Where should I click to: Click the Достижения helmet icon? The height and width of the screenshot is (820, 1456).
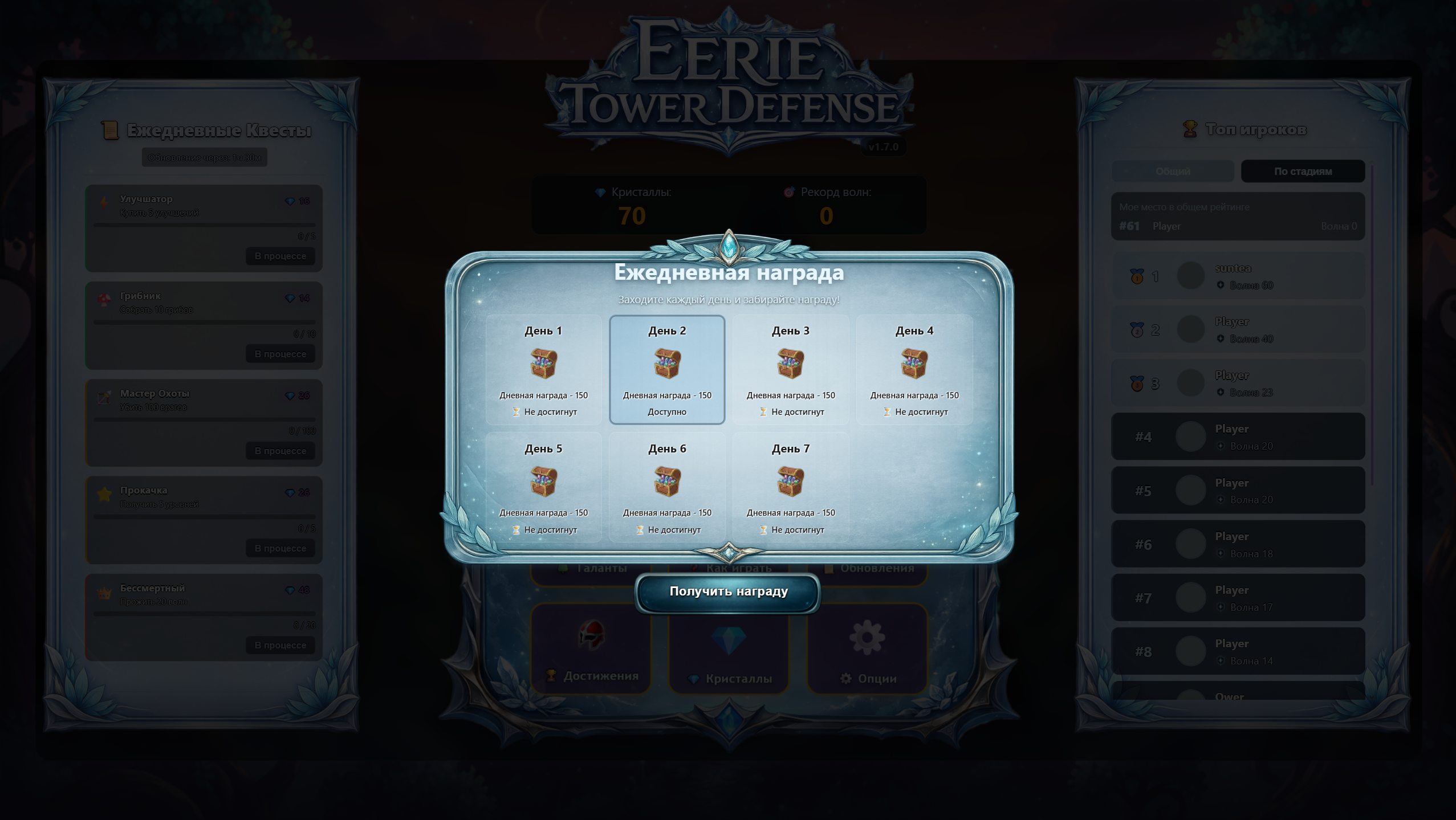[589, 640]
